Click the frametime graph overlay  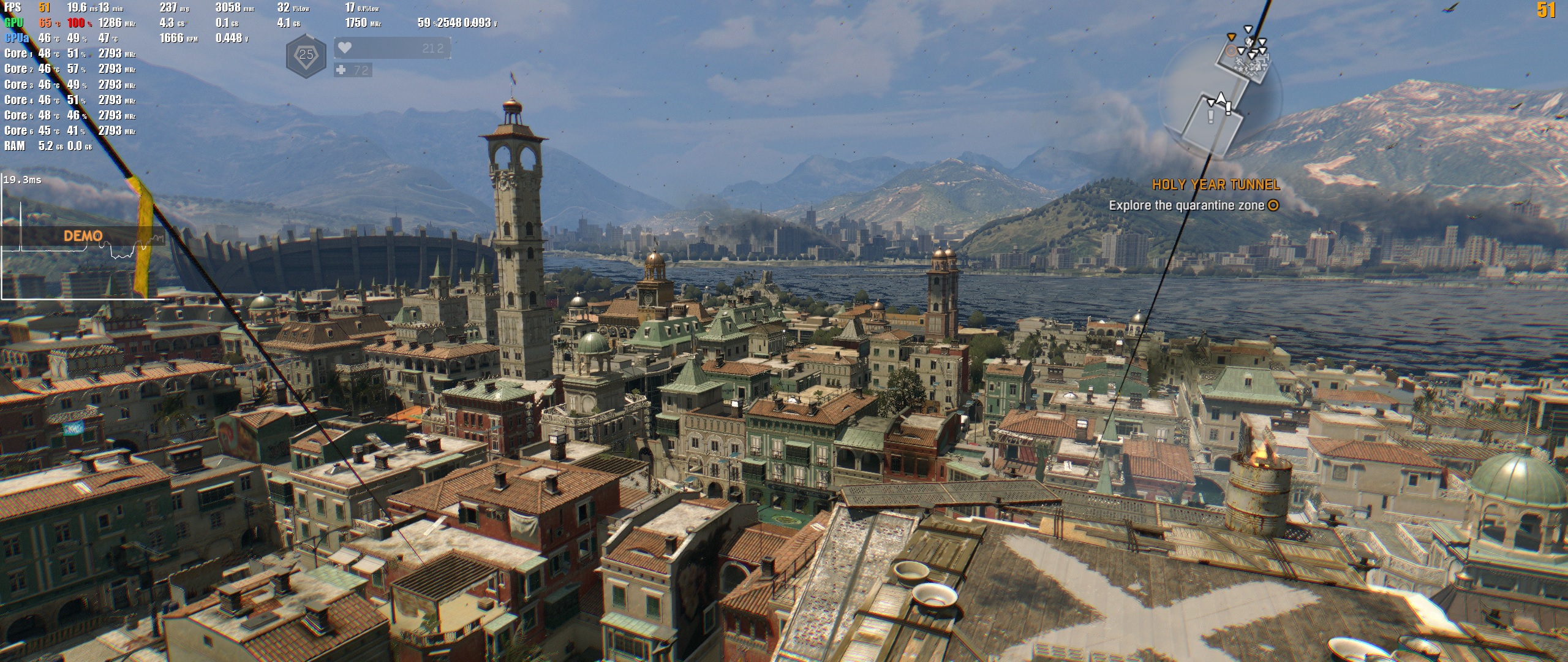pos(82,235)
